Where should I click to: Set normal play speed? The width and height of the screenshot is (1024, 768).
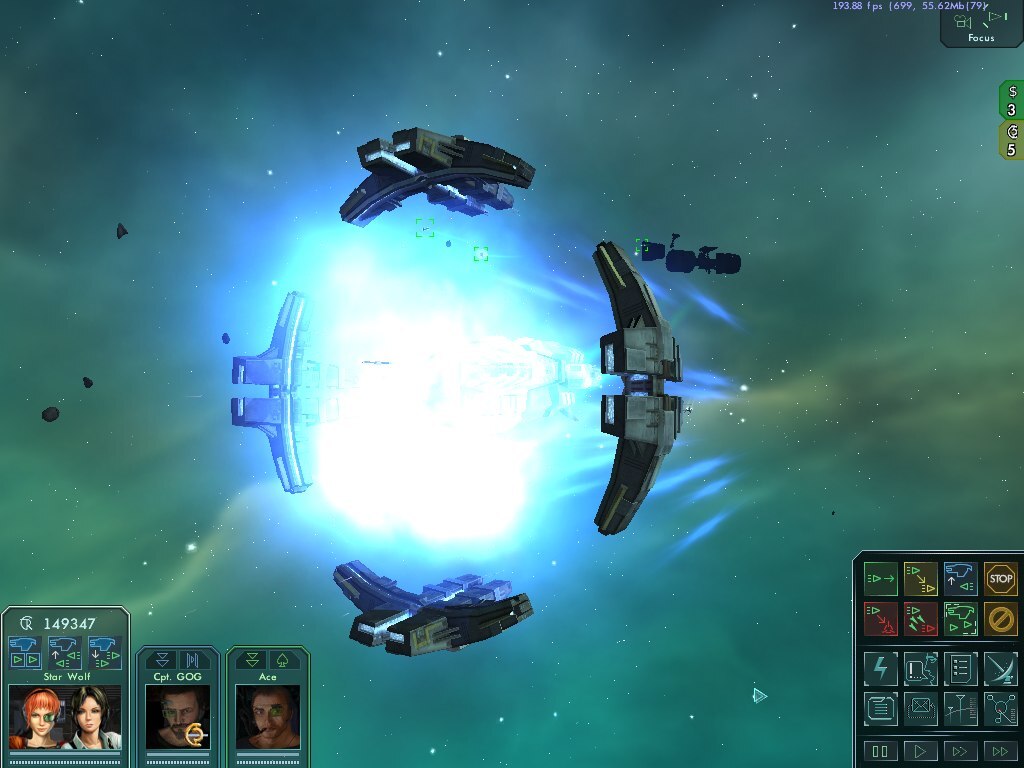tap(920, 751)
